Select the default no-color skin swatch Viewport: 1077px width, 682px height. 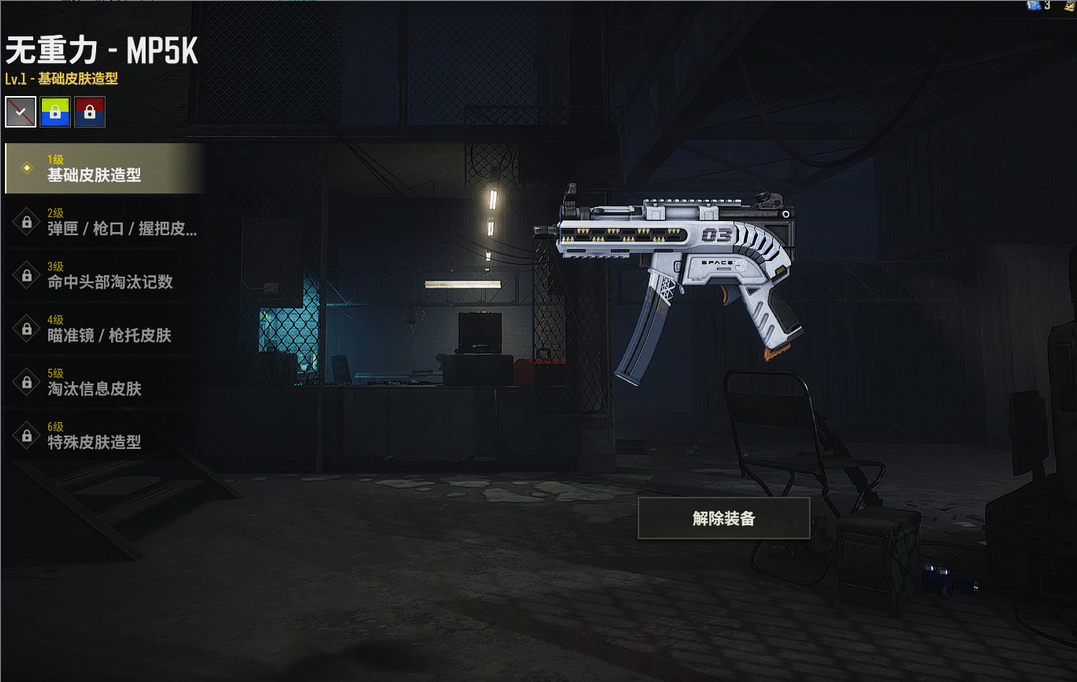[20, 112]
